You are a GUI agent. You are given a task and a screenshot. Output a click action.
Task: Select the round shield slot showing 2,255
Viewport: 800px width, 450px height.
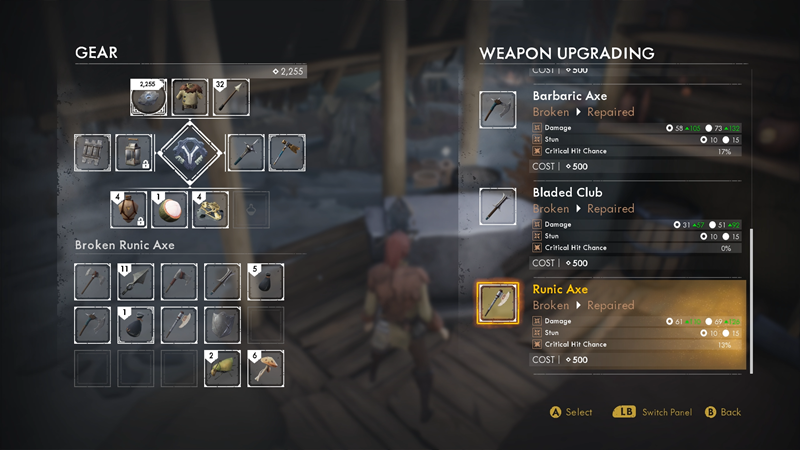(x=148, y=97)
